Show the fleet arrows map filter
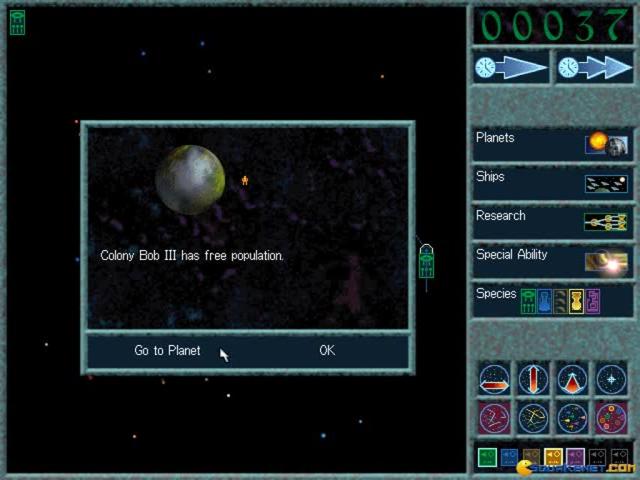The height and width of the screenshot is (480, 640). pos(572,417)
